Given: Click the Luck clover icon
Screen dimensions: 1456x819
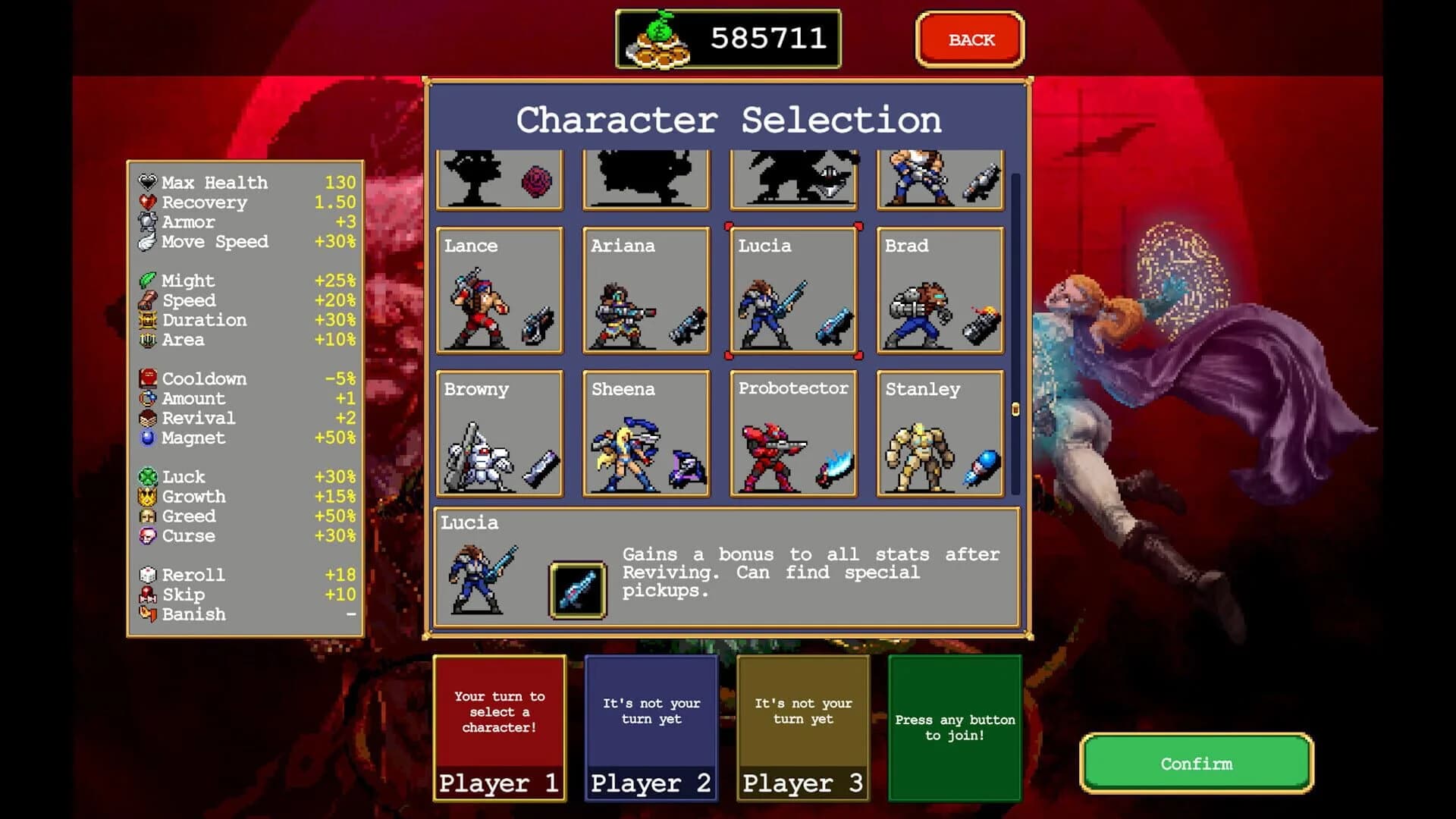Looking at the screenshot, I should pos(149,476).
